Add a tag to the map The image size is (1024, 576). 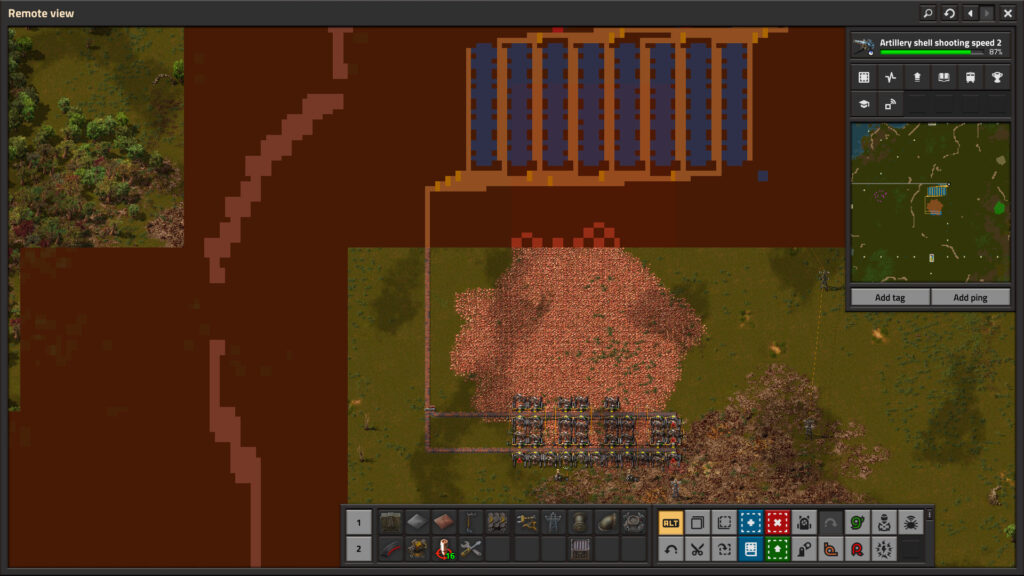pos(889,298)
